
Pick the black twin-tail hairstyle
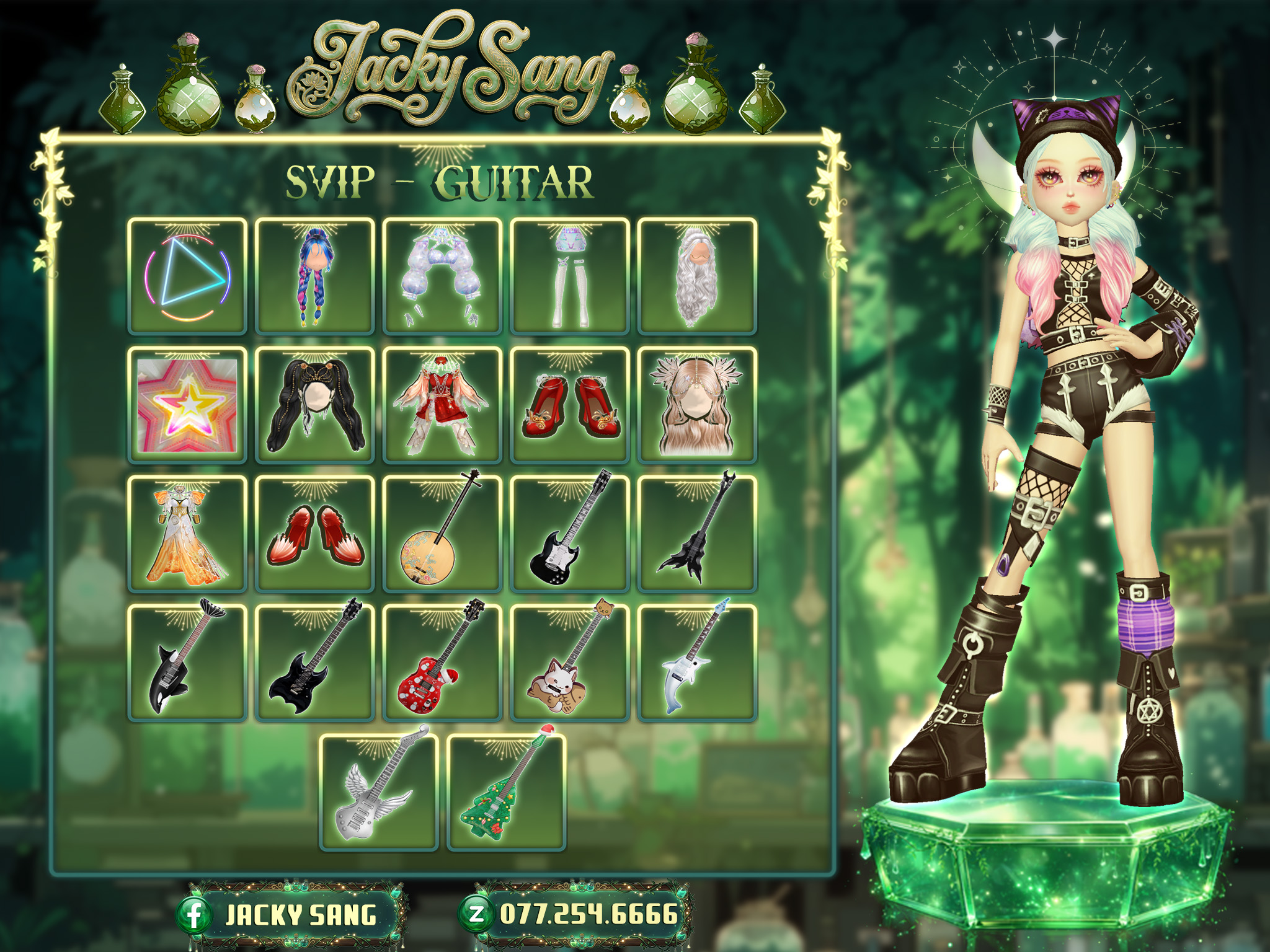click(x=315, y=405)
